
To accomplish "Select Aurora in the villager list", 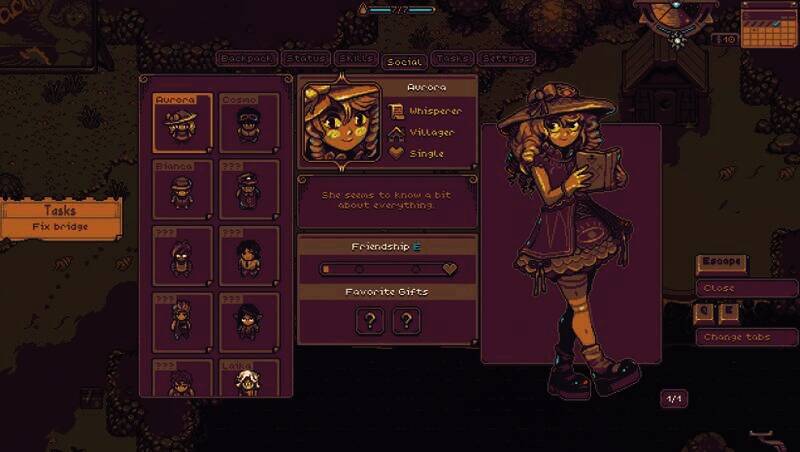I will 182,123.
